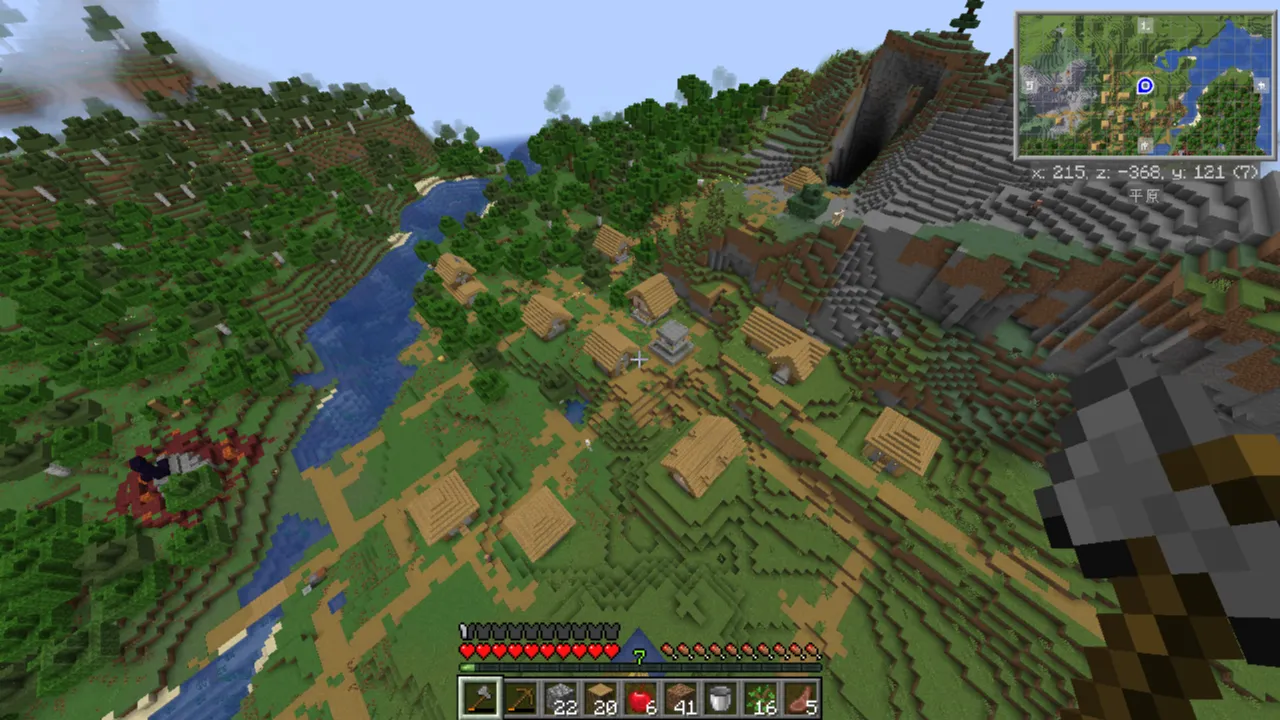Pick the red apple slot
This screenshot has width=1280, height=720.
point(640,699)
